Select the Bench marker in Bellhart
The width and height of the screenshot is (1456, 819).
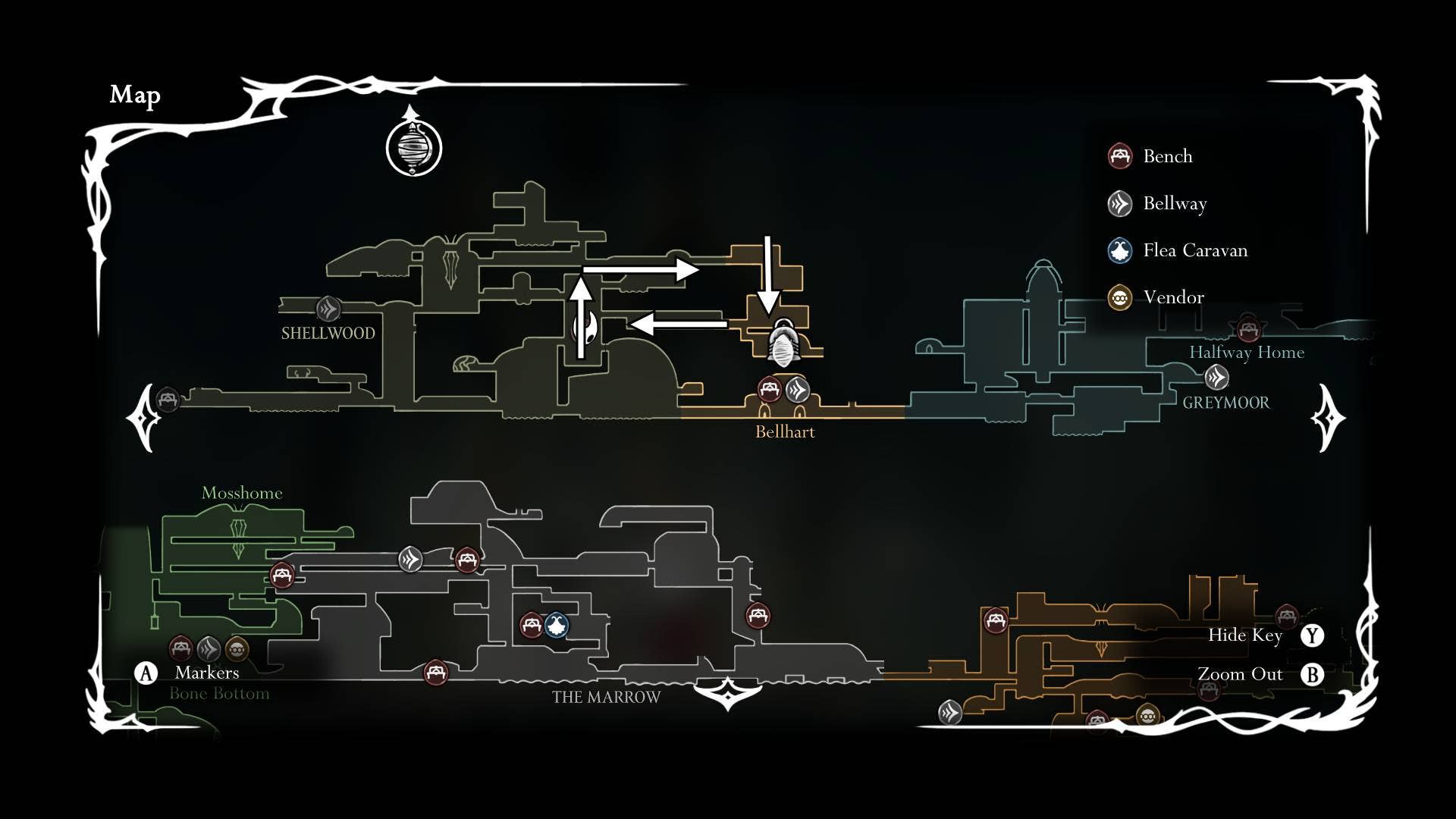(x=771, y=390)
